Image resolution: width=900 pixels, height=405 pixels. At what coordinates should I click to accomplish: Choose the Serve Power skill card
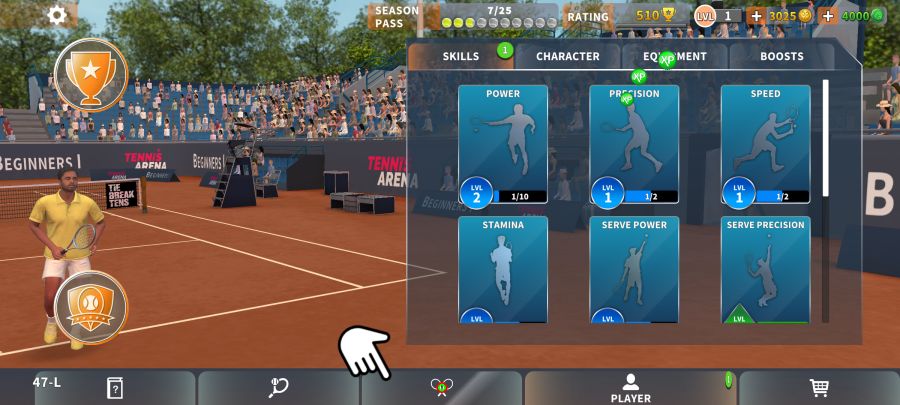click(634, 270)
